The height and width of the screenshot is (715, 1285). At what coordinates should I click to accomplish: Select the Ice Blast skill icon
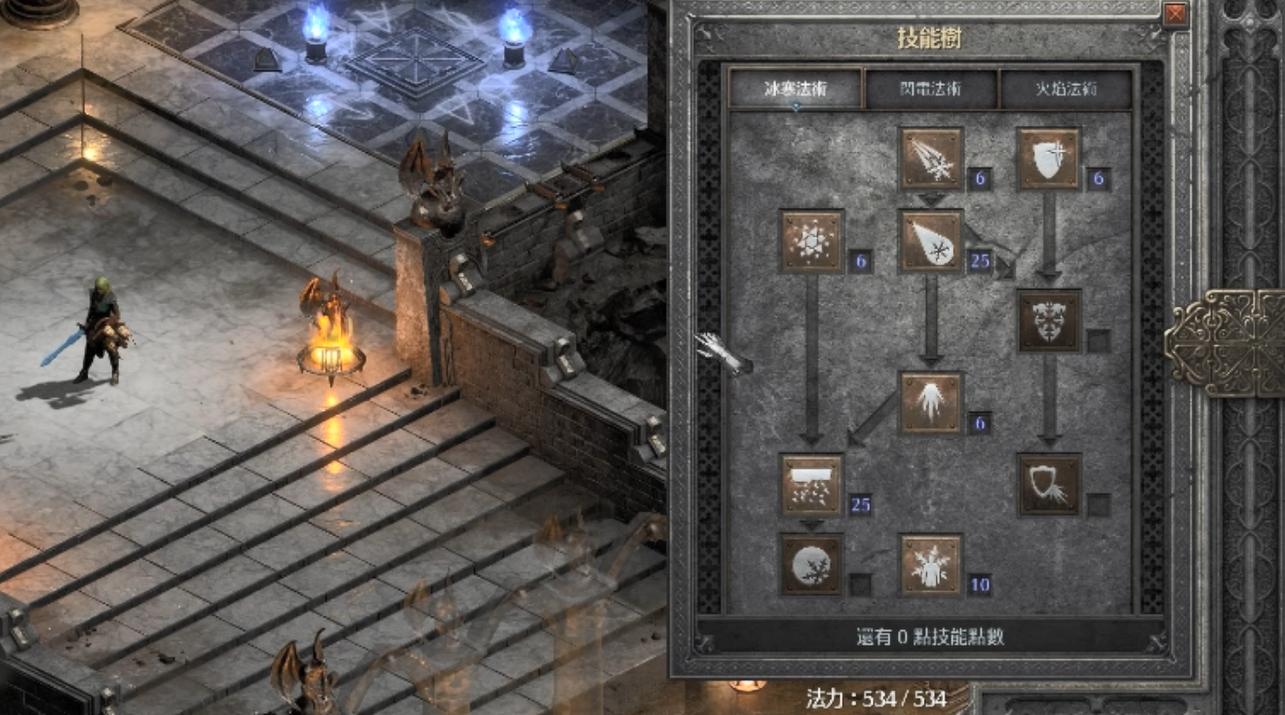931,240
